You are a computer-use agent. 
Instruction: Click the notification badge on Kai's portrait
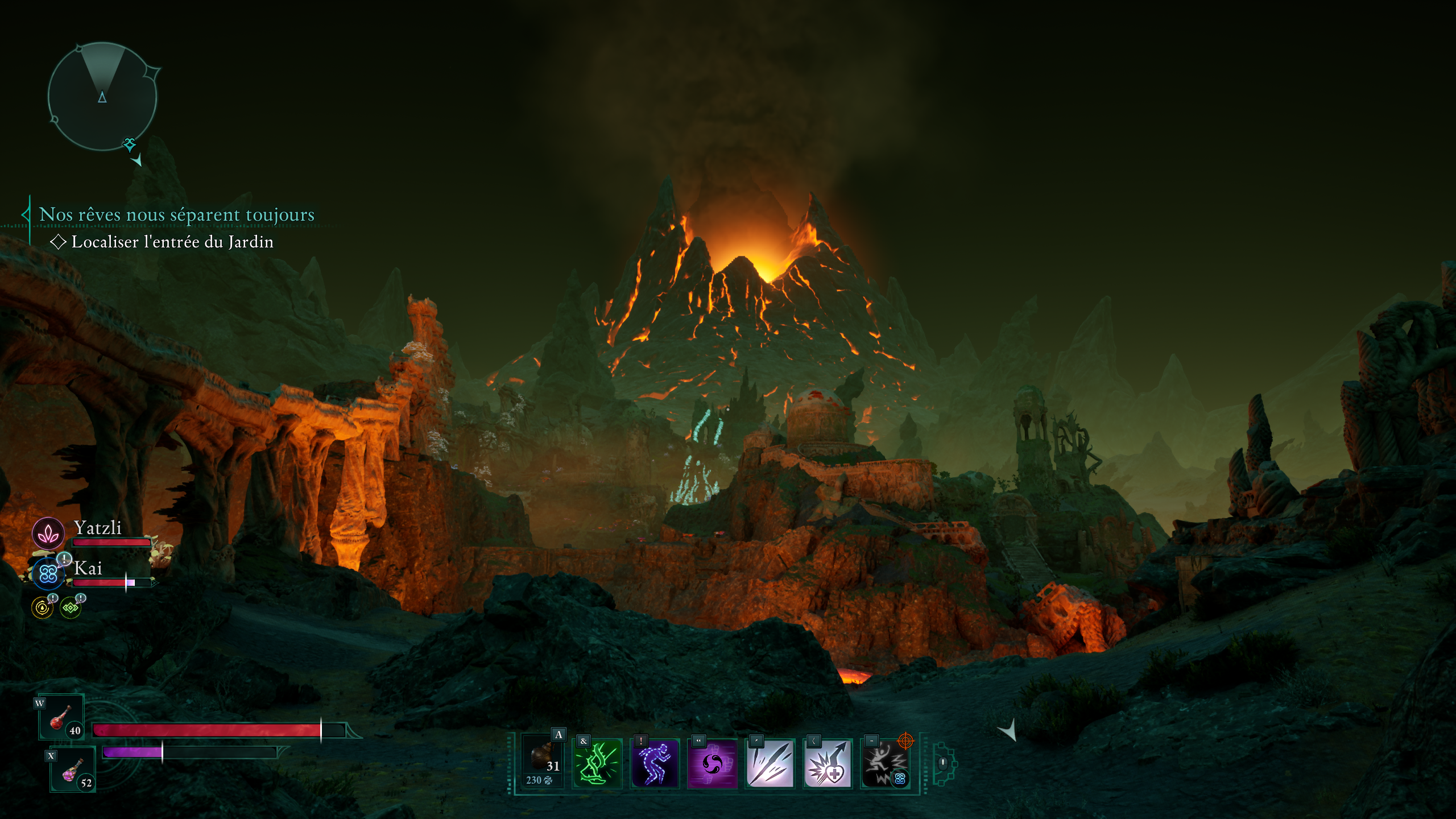coord(64,559)
